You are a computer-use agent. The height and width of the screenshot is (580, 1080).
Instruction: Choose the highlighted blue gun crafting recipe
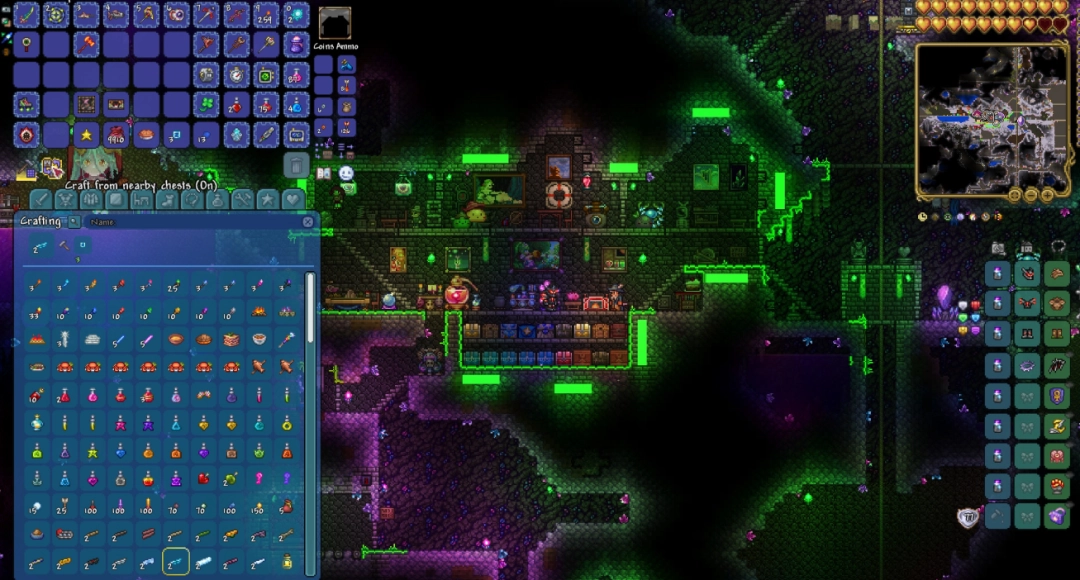click(175, 562)
